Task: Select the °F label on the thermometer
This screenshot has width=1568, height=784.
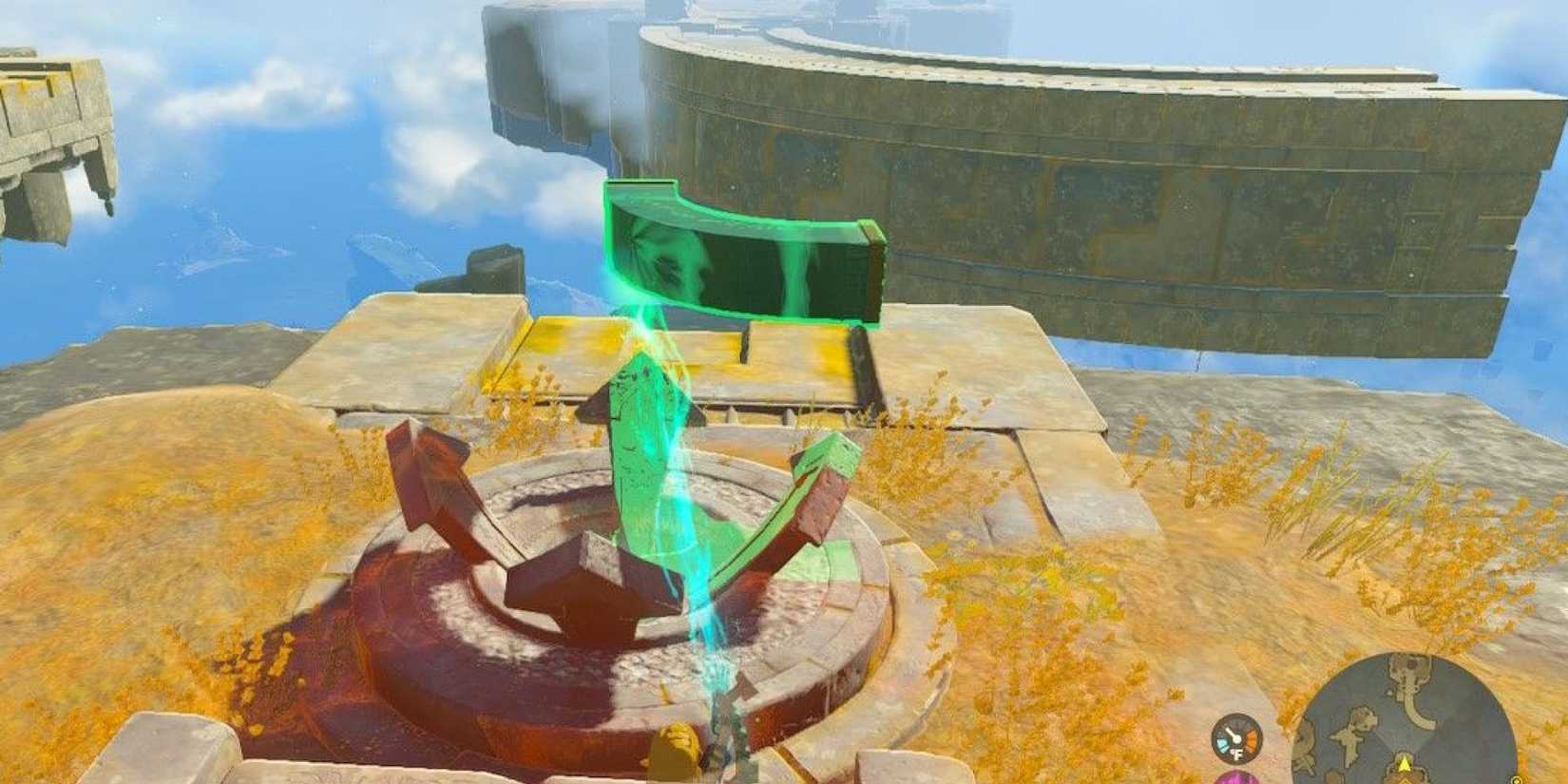Action: pyautogui.click(x=1237, y=754)
